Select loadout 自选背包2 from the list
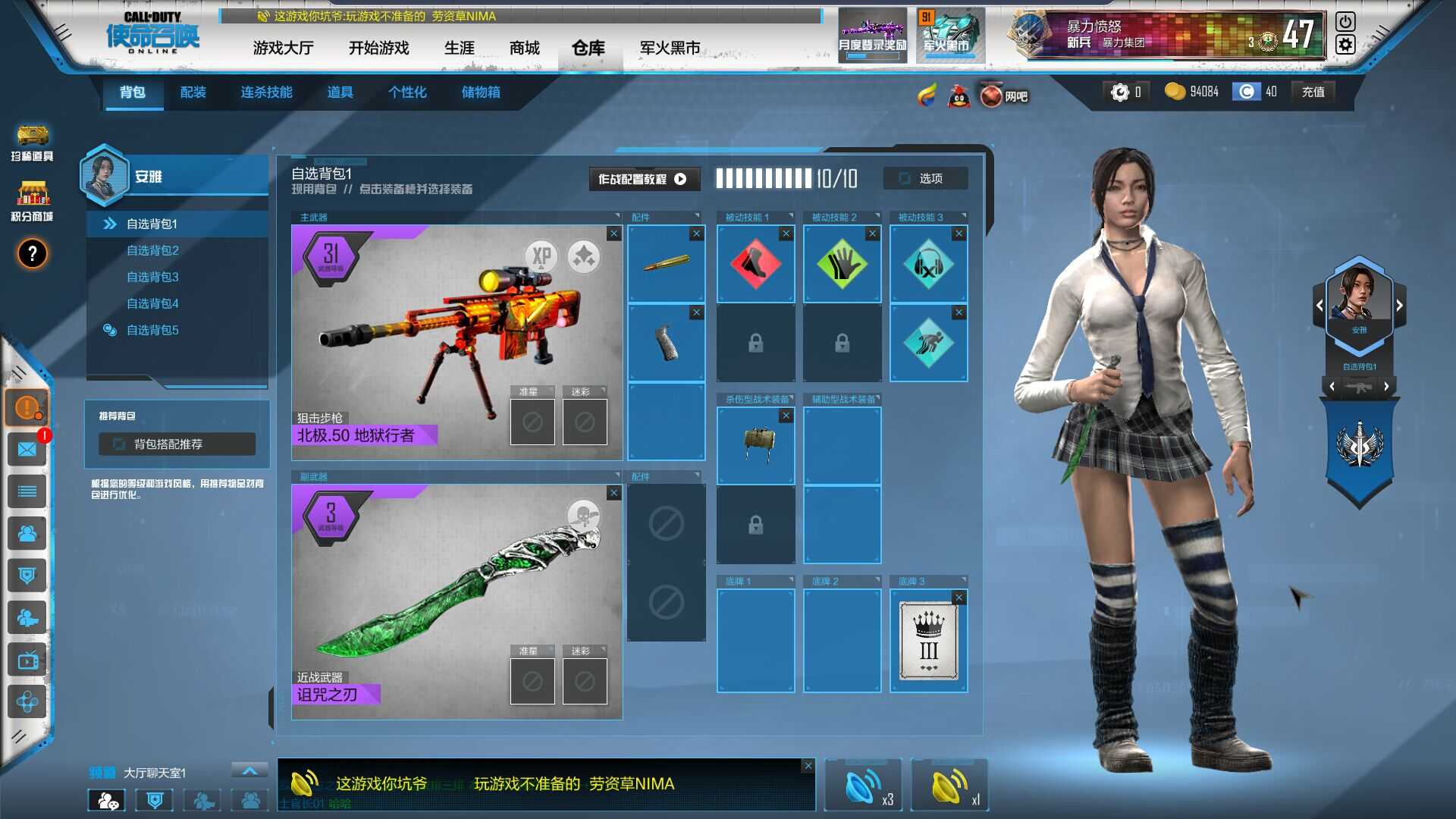The image size is (1456, 819). point(152,250)
